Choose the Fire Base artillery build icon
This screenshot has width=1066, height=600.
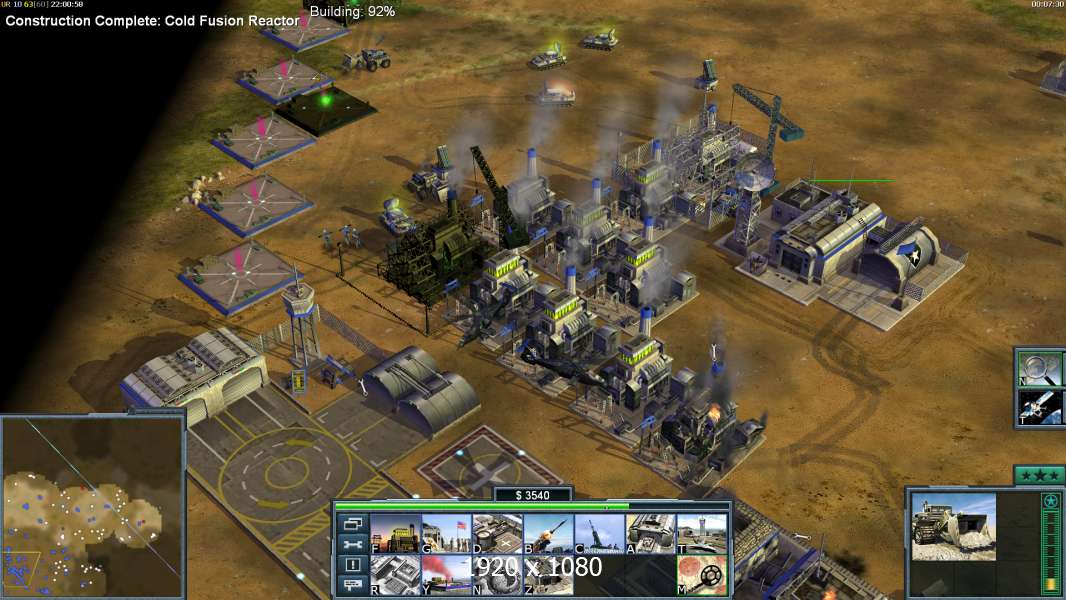click(598, 534)
